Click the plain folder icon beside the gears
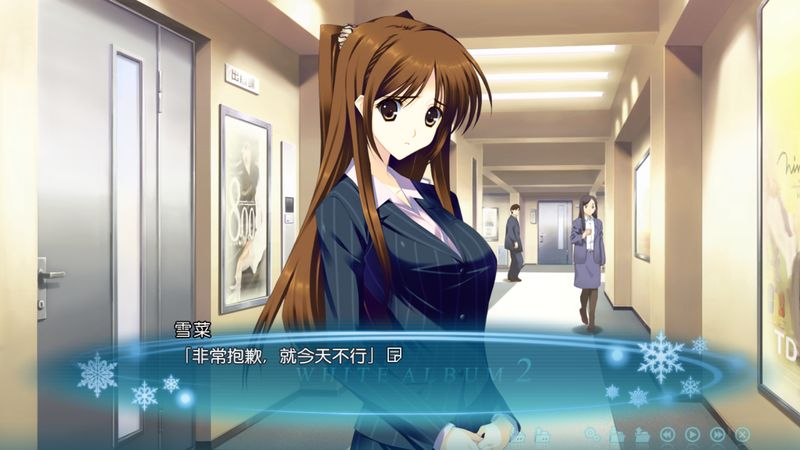 pyautogui.click(x=617, y=434)
